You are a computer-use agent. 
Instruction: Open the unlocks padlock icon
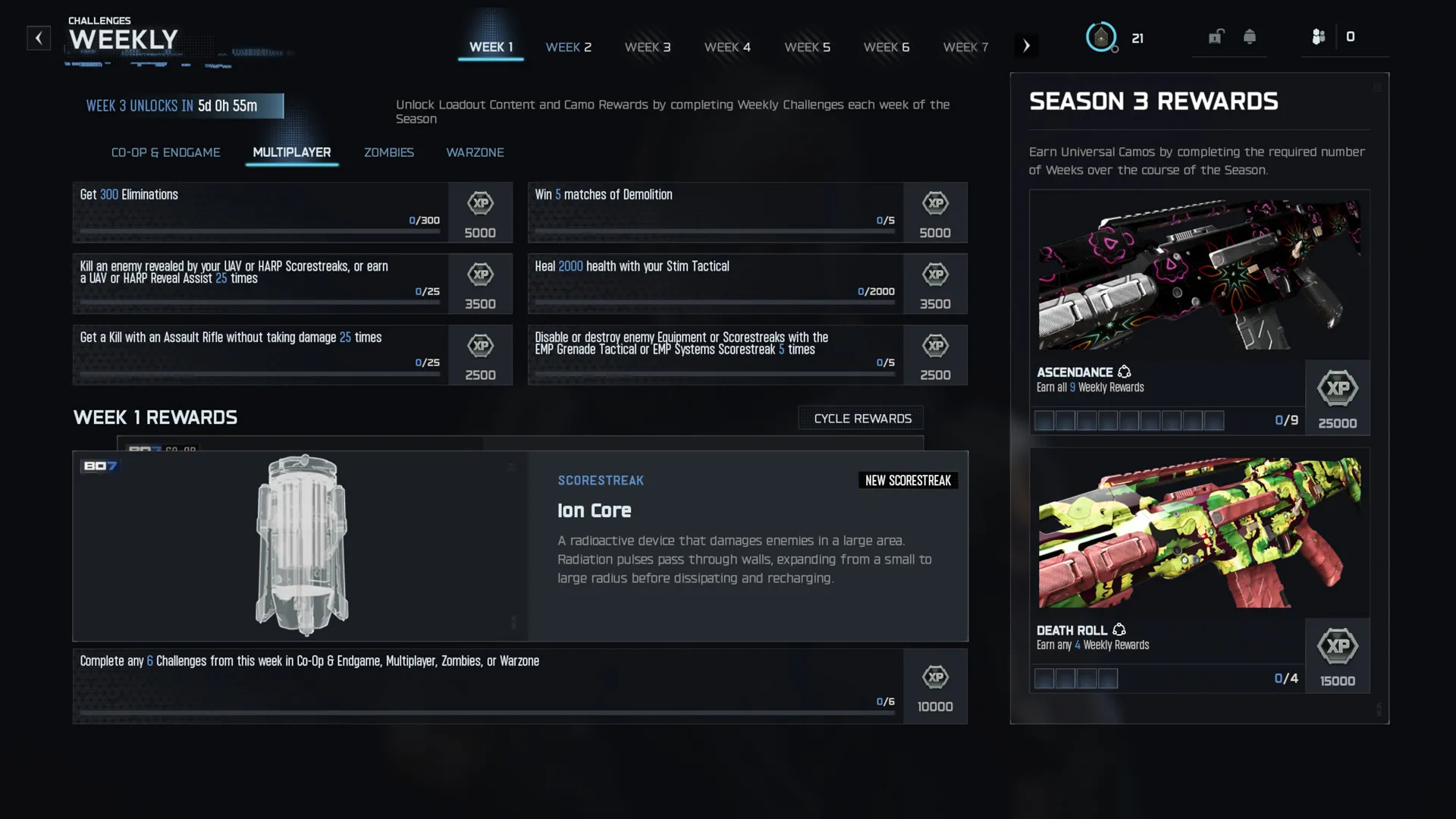[1217, 36]
